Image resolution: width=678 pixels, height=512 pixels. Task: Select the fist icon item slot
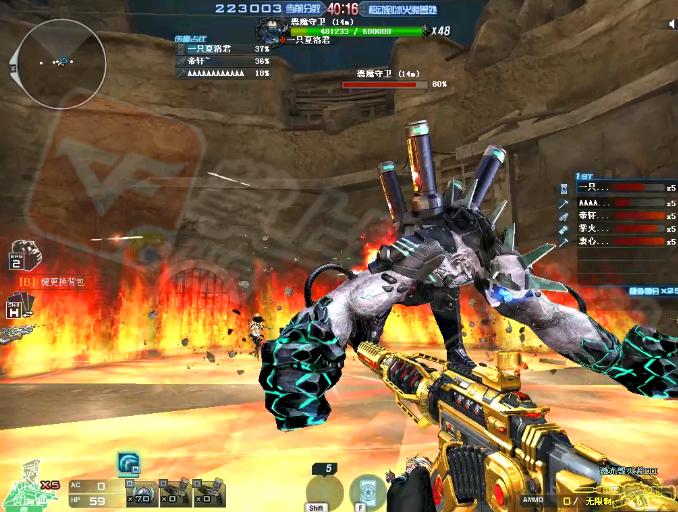click(x=23, y=255)
